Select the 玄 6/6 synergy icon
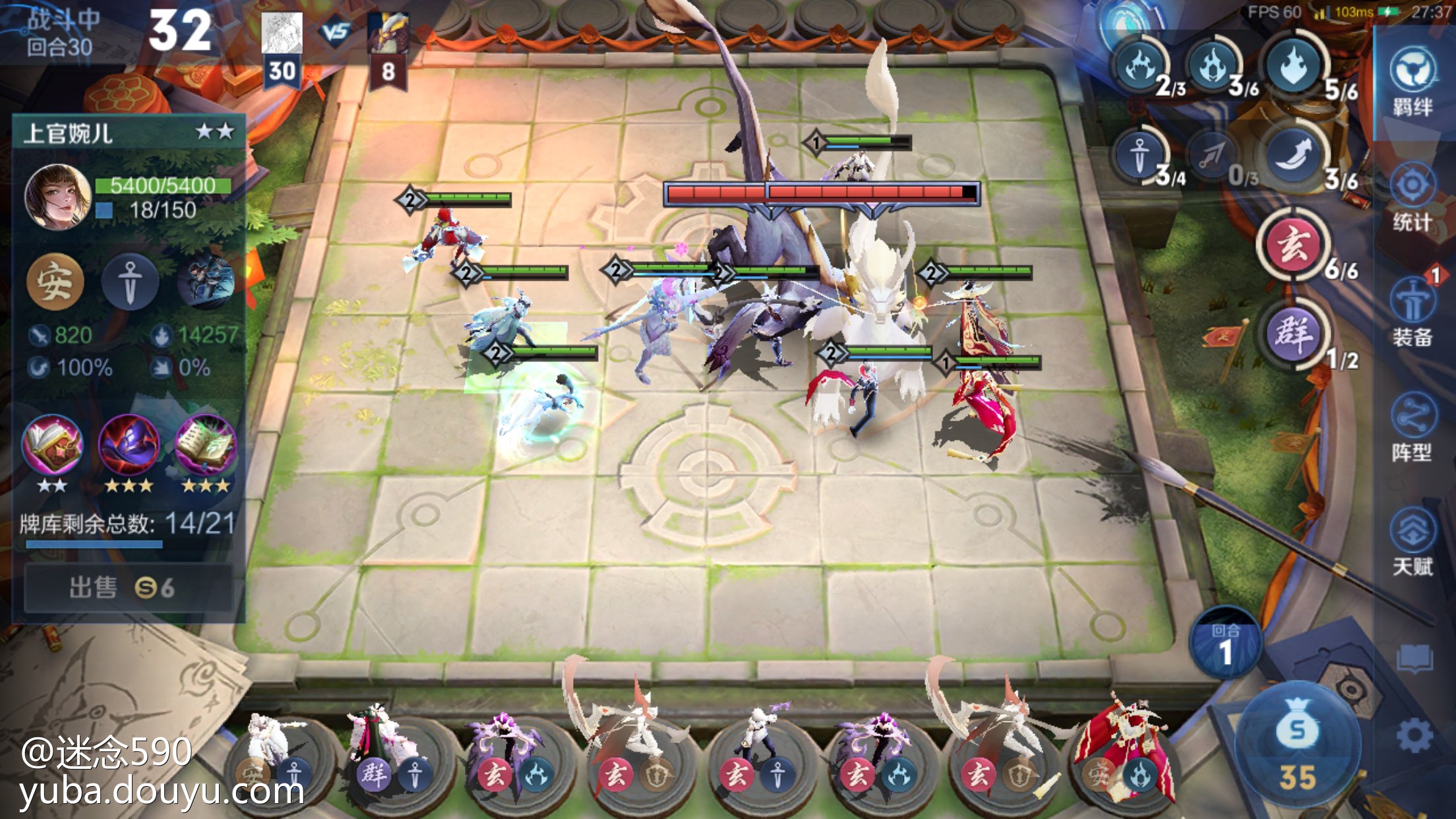1456x819 pixels. 1293,246
